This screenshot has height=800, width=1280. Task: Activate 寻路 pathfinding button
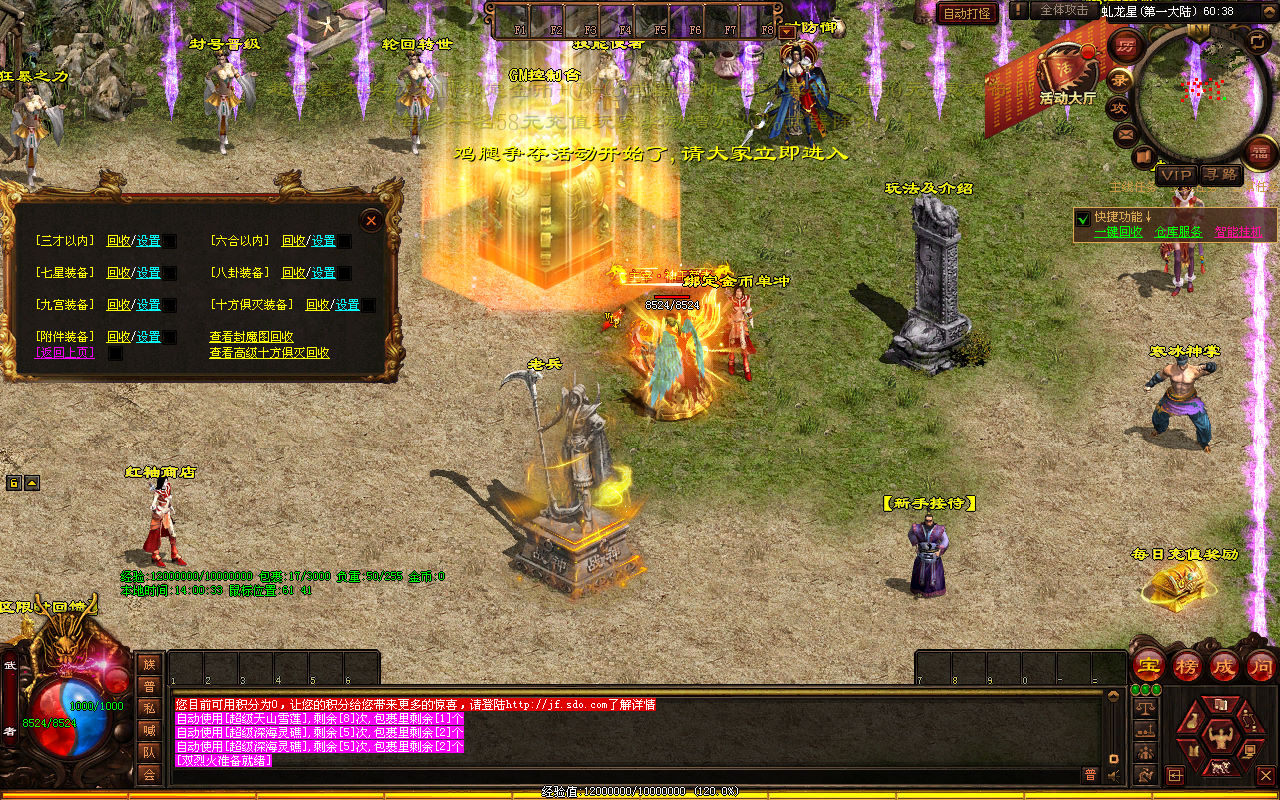tap(1220, 175)
